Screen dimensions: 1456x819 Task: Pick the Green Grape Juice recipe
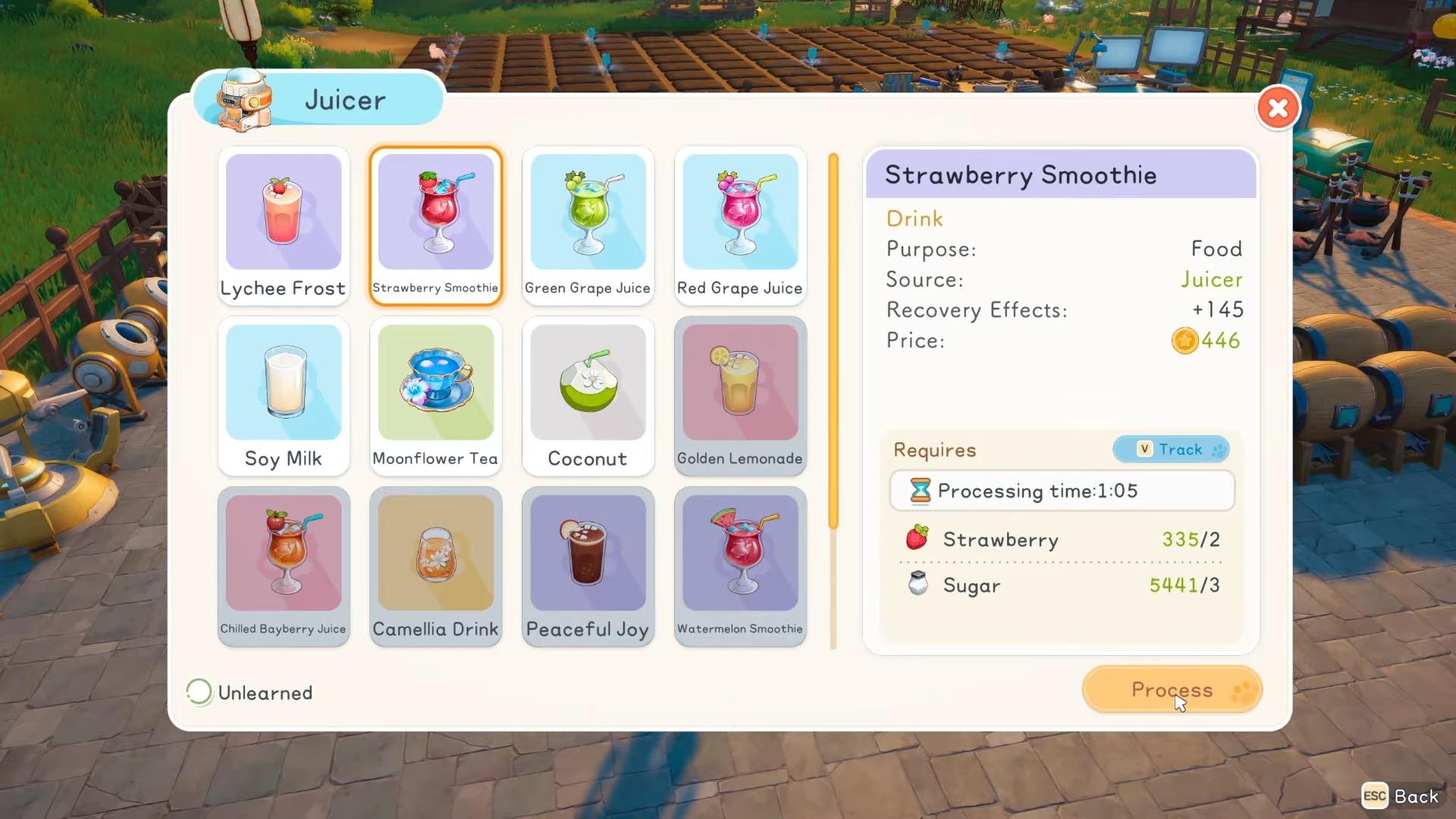(x=588, y=225)
